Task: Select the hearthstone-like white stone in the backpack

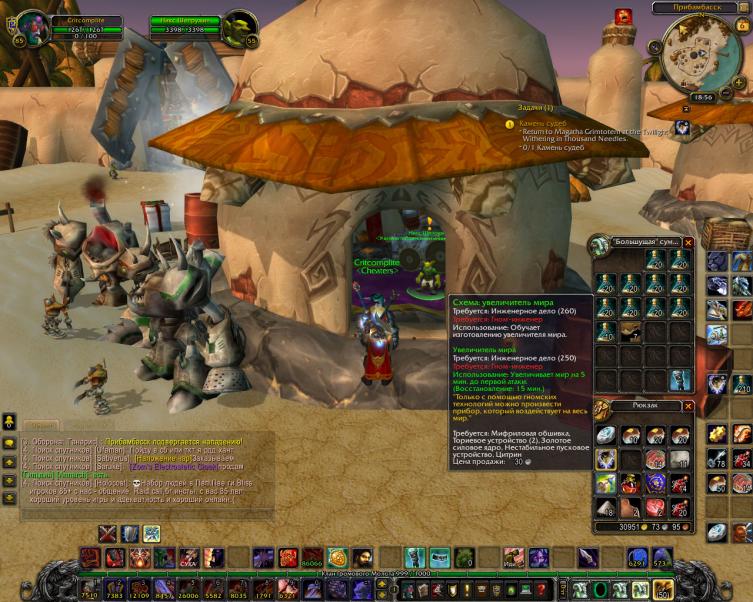Action: click(606, 434)
